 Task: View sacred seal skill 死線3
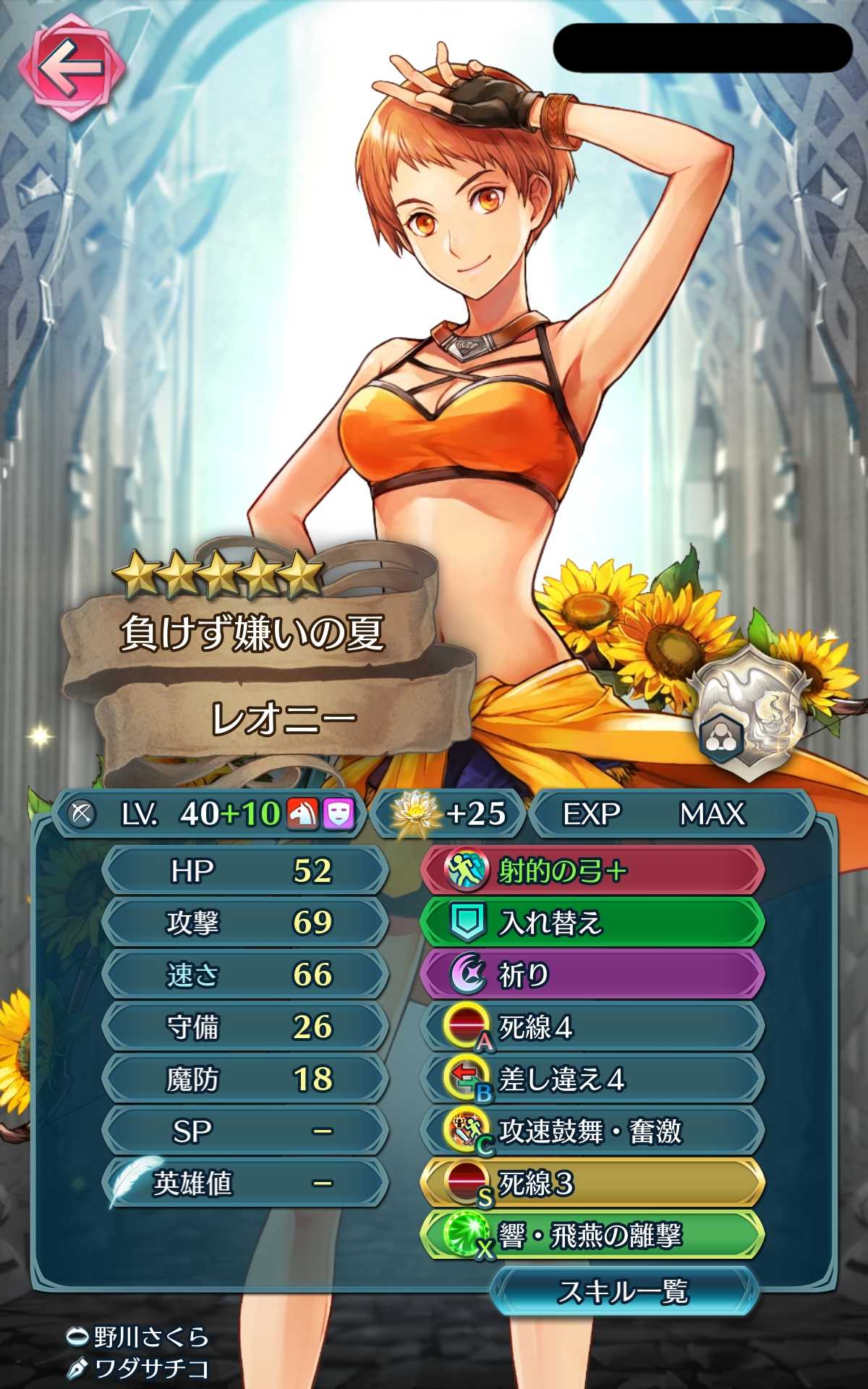[592, 1184]
